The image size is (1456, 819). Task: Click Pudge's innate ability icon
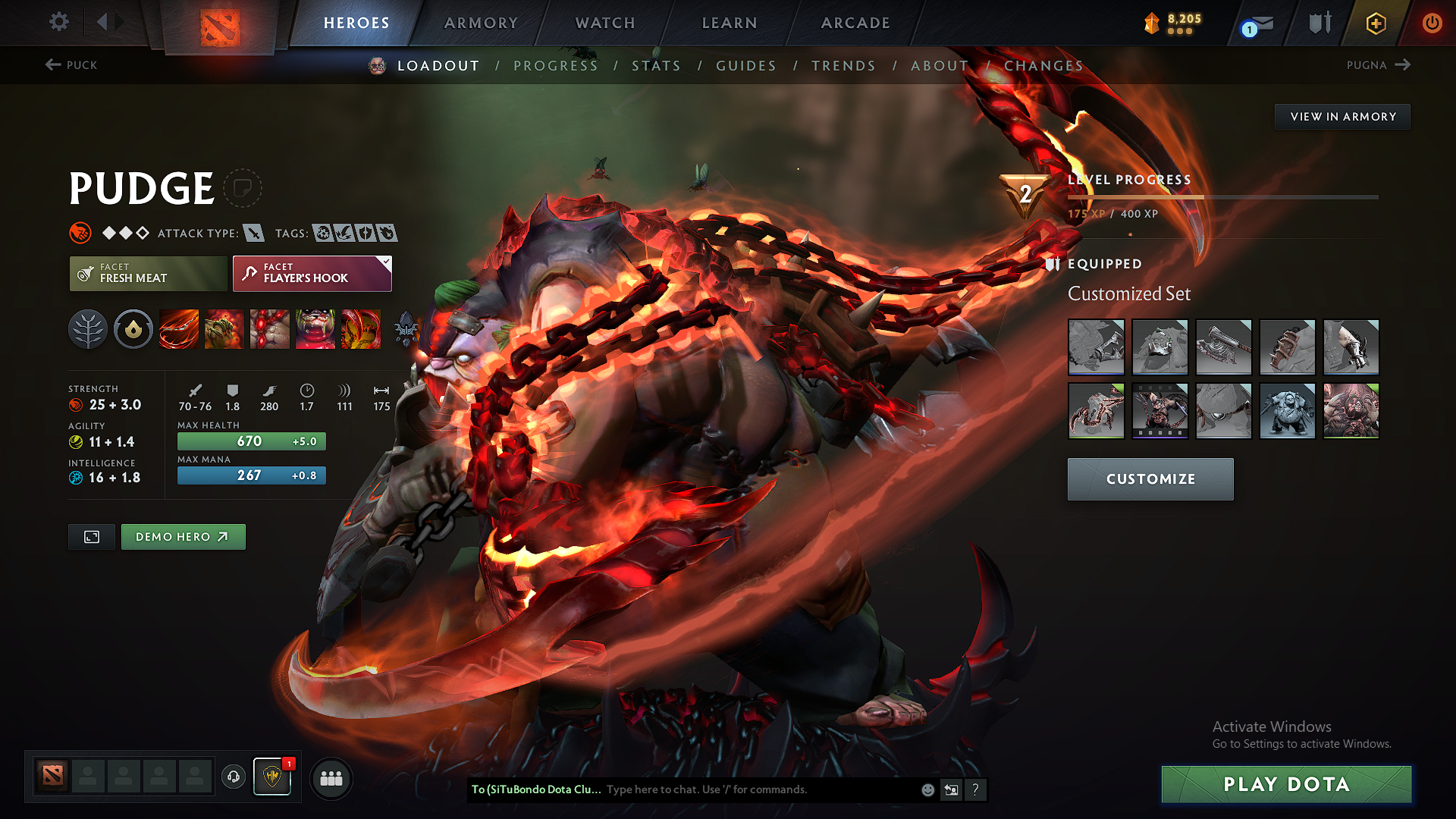133,329
